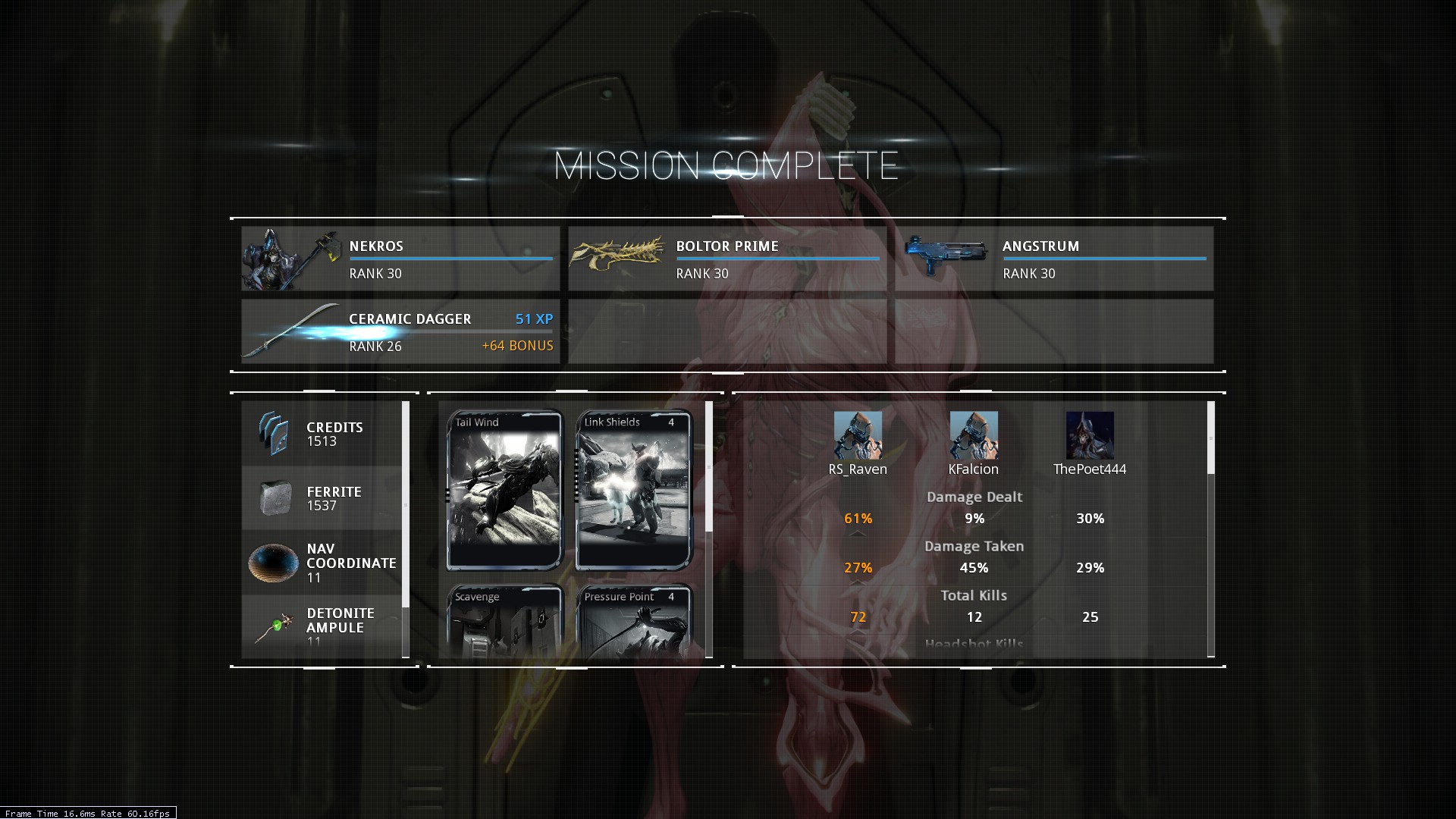Click the Ferrite resource row

322,498
